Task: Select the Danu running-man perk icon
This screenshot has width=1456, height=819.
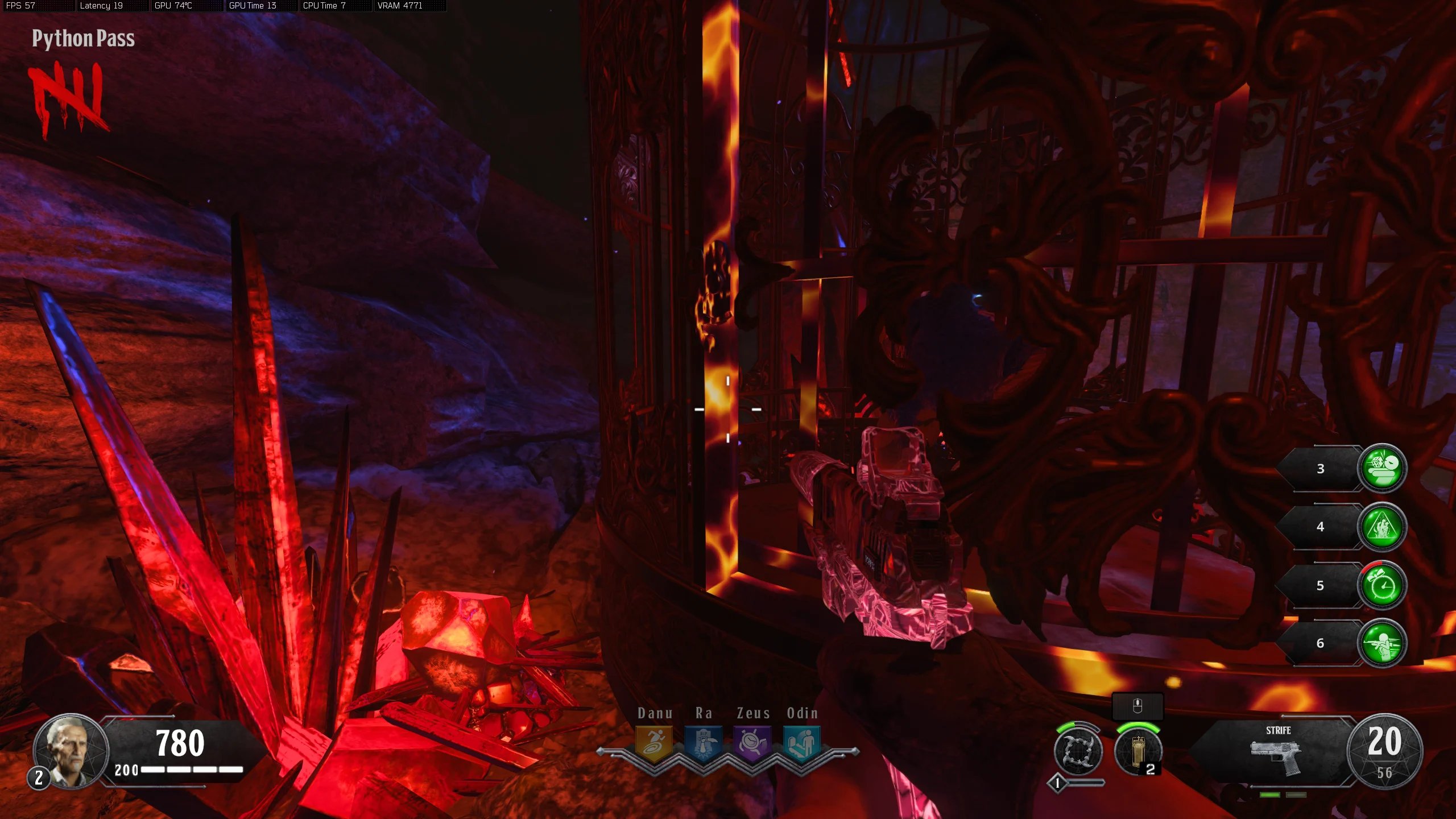Action: coord(654,743)
